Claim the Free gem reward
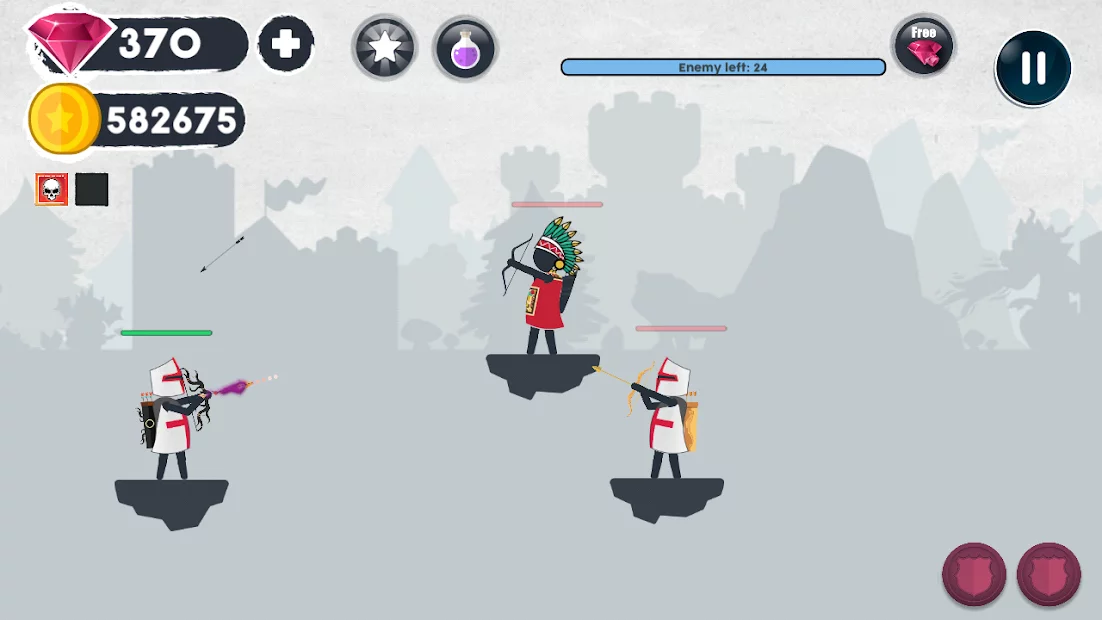Viewport: 1102px width, 620px height. 923,46
